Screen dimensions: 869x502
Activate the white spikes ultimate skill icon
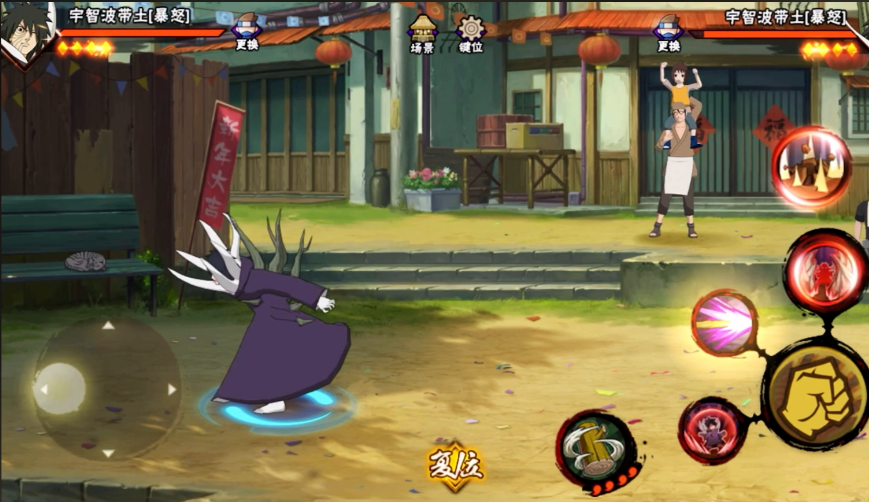tap(811, 167)
